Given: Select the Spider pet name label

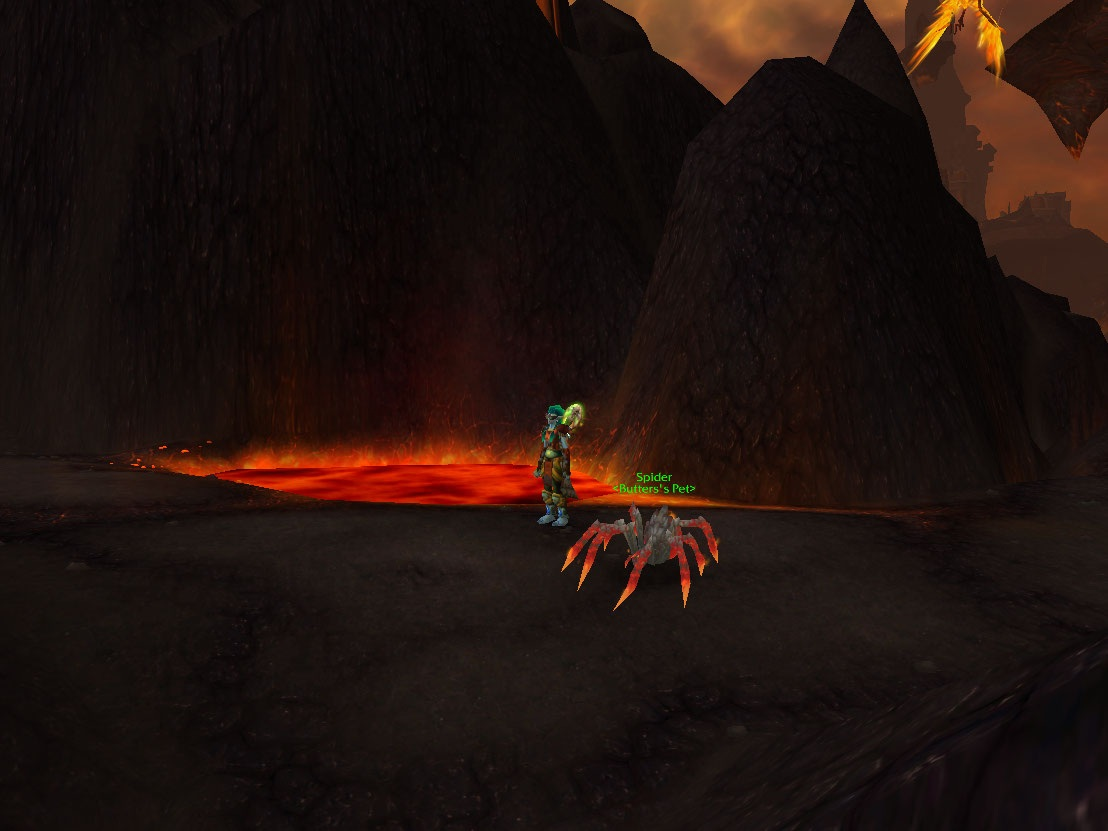Looking at the screenshot, I should [654, 478].
